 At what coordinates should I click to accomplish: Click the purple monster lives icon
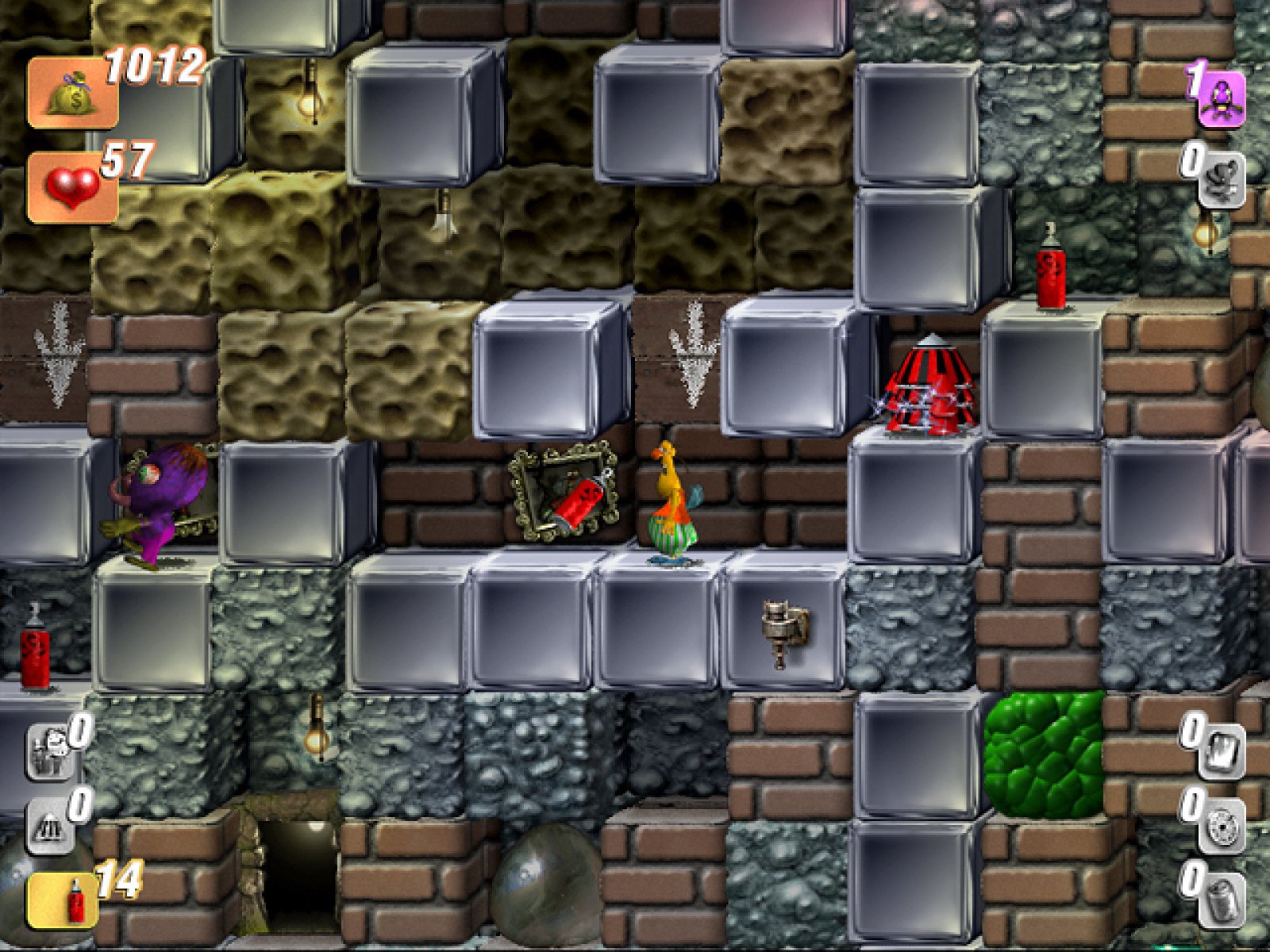pos(1221,99)
